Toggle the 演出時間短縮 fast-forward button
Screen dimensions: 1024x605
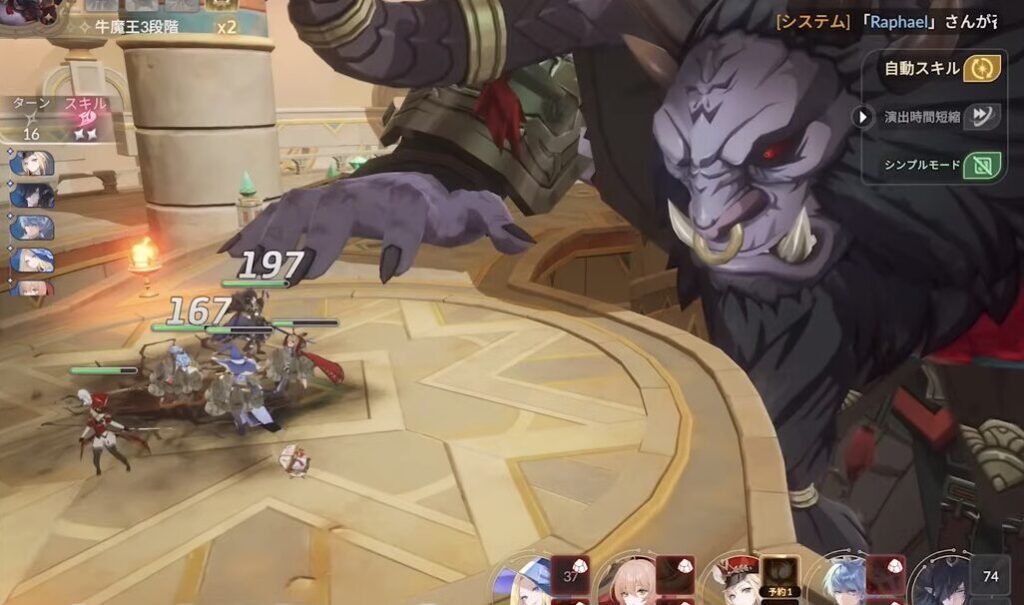(981, 117)
